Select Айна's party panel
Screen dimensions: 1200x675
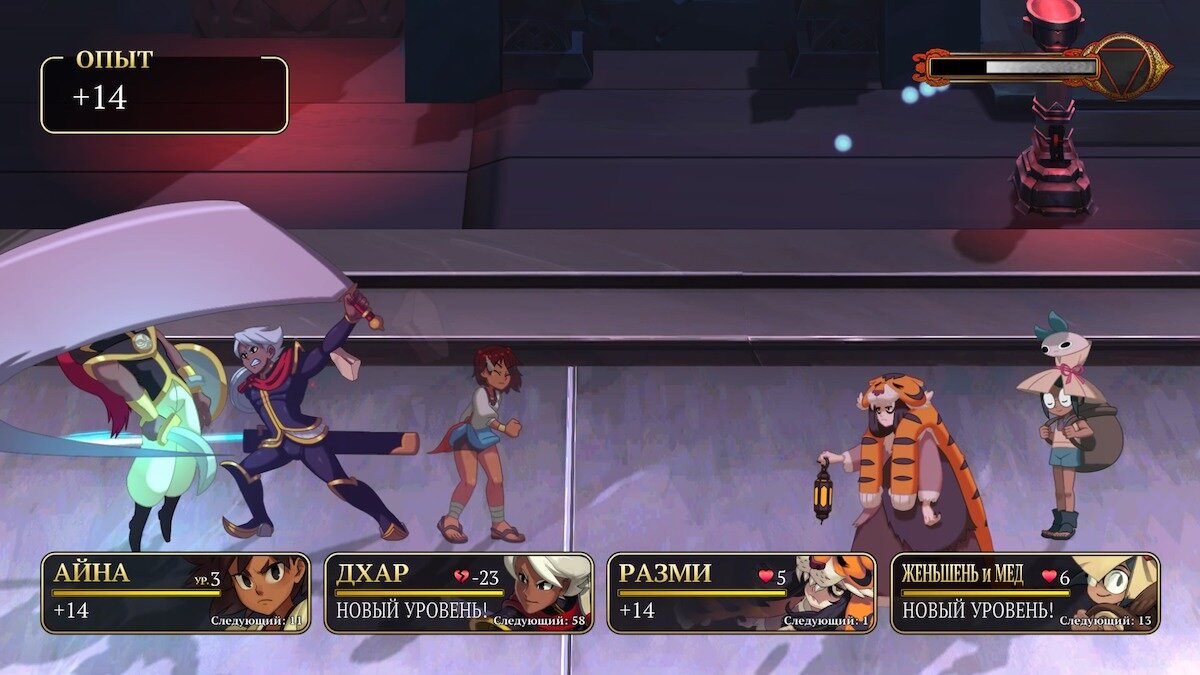tap(175, 593)
